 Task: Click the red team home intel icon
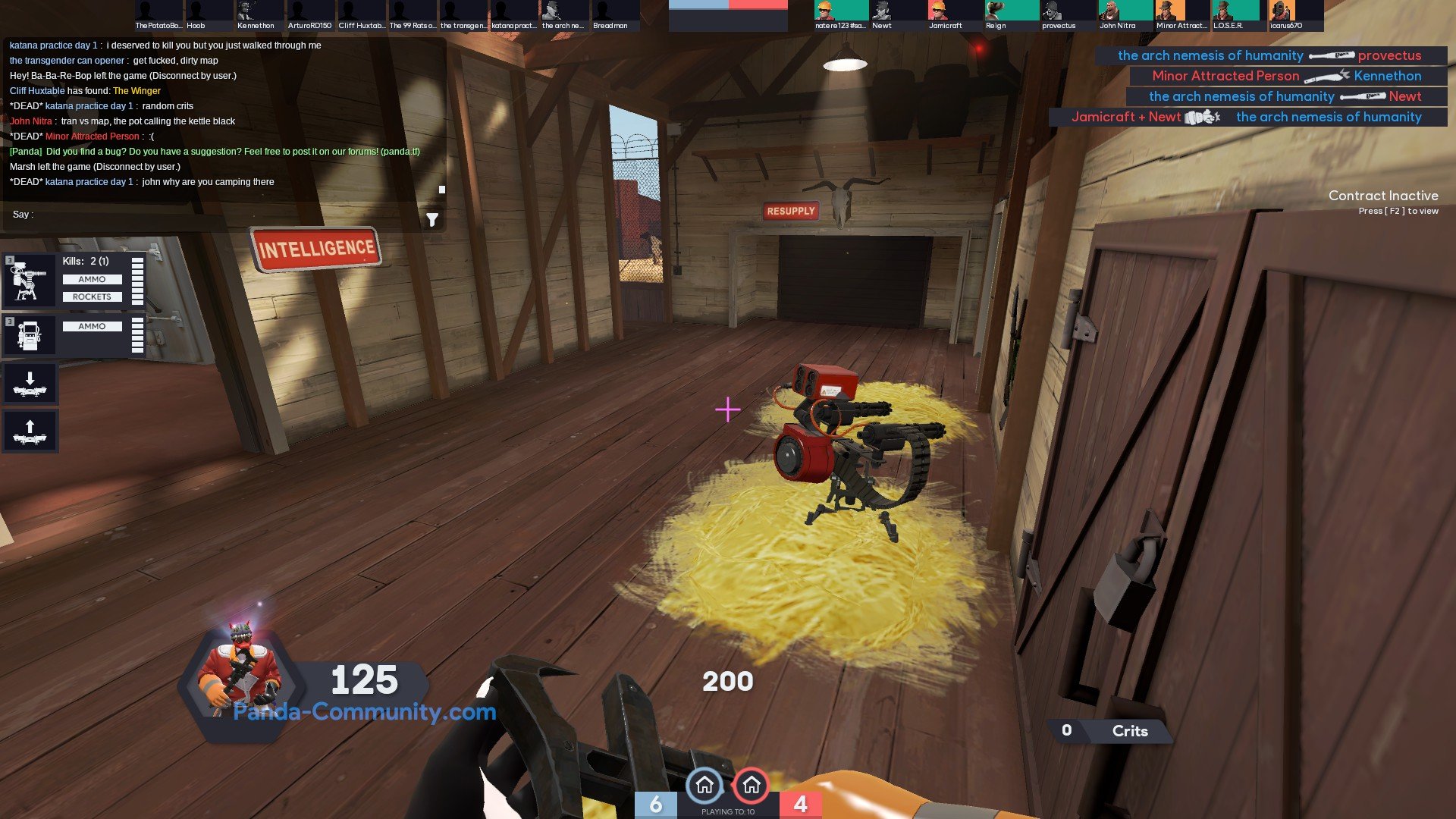(752, 786)
